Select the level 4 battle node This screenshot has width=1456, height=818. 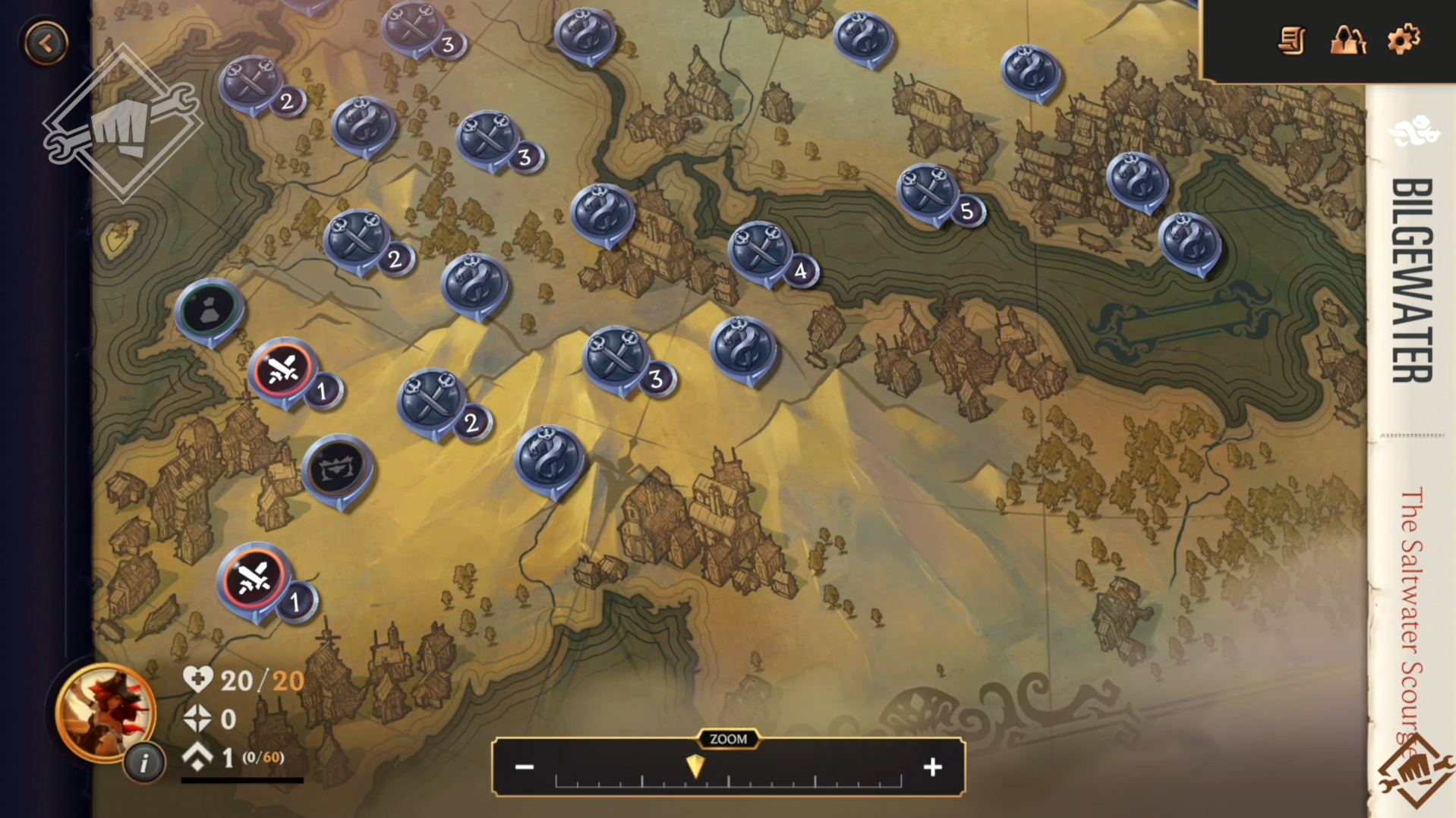click(761, 251)
